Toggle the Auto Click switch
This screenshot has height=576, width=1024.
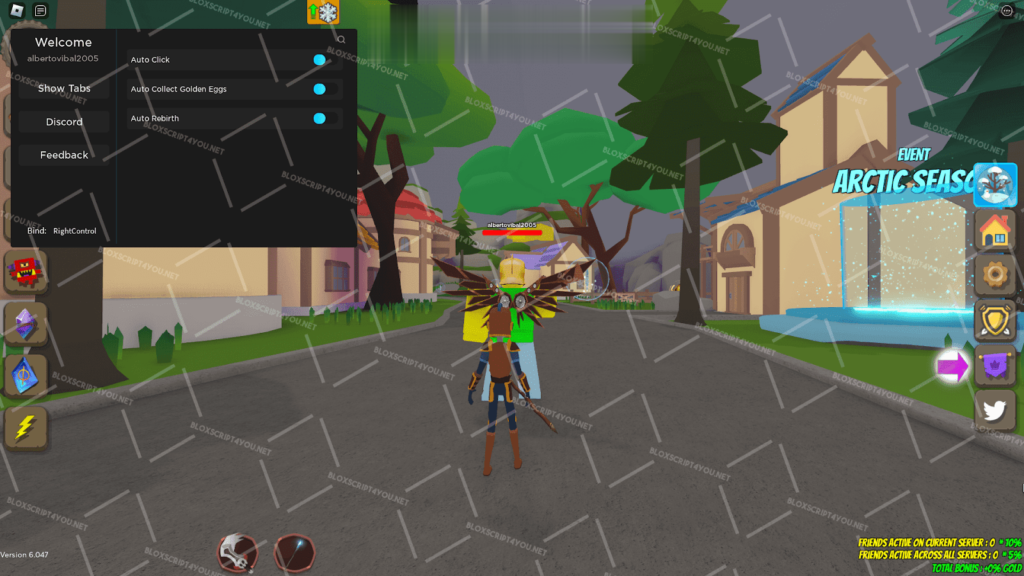pyautogui.click(x=319, y=60)
